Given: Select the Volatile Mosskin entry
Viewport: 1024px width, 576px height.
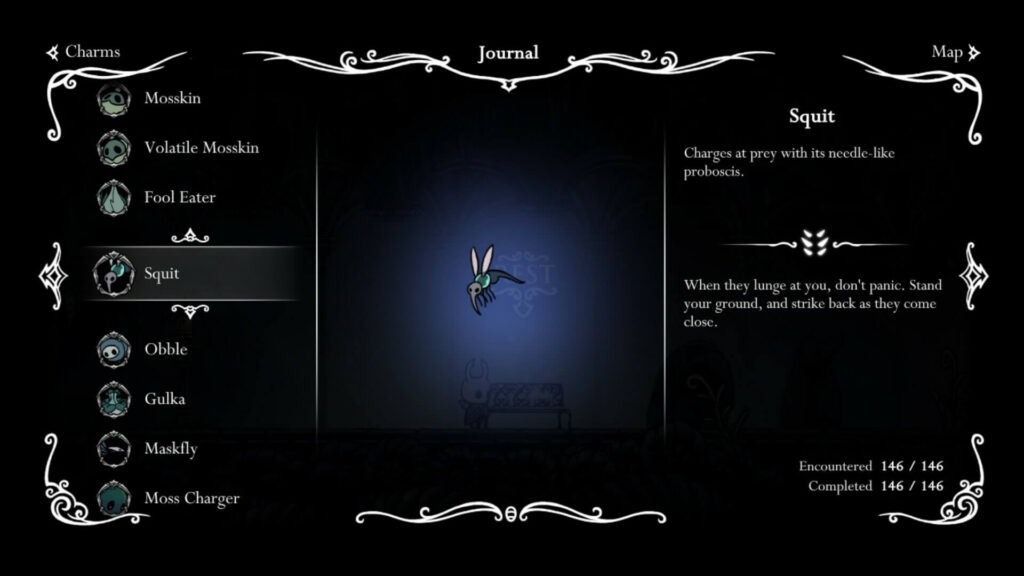Looking at the screenshot, I should pos(200,148).
